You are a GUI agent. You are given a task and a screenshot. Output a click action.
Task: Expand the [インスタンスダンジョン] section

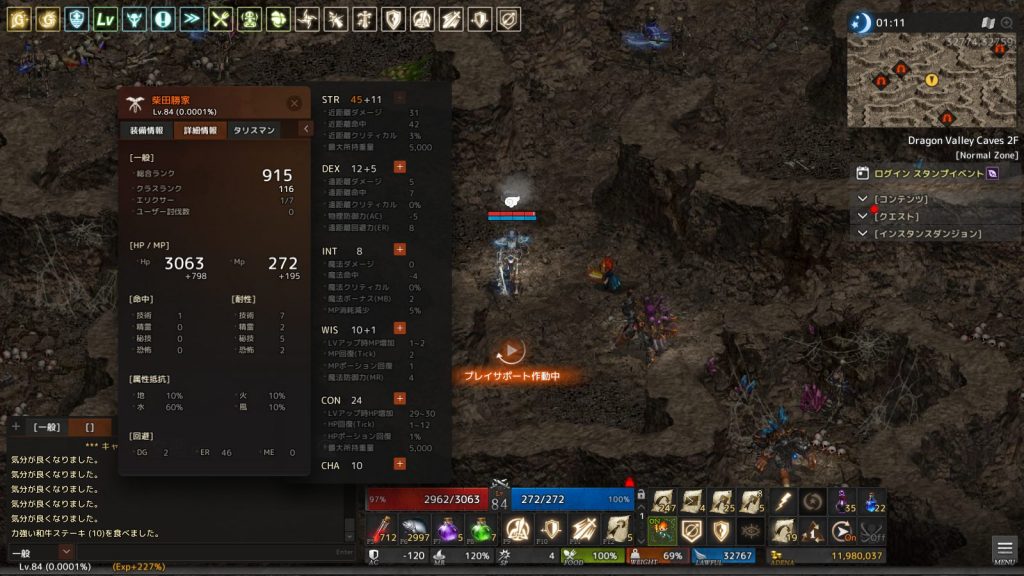coord(864,234)
